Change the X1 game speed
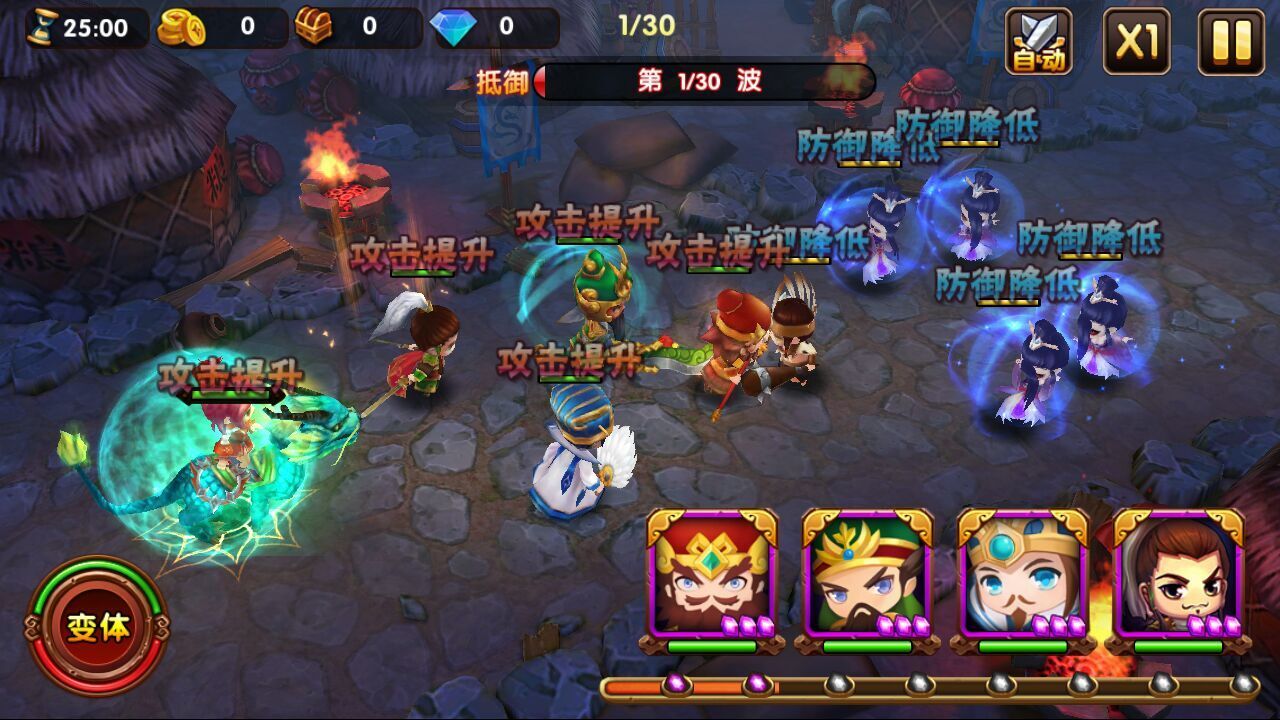The width and height of the screenshot is (1280, 720). click(x=1136, y=41)
